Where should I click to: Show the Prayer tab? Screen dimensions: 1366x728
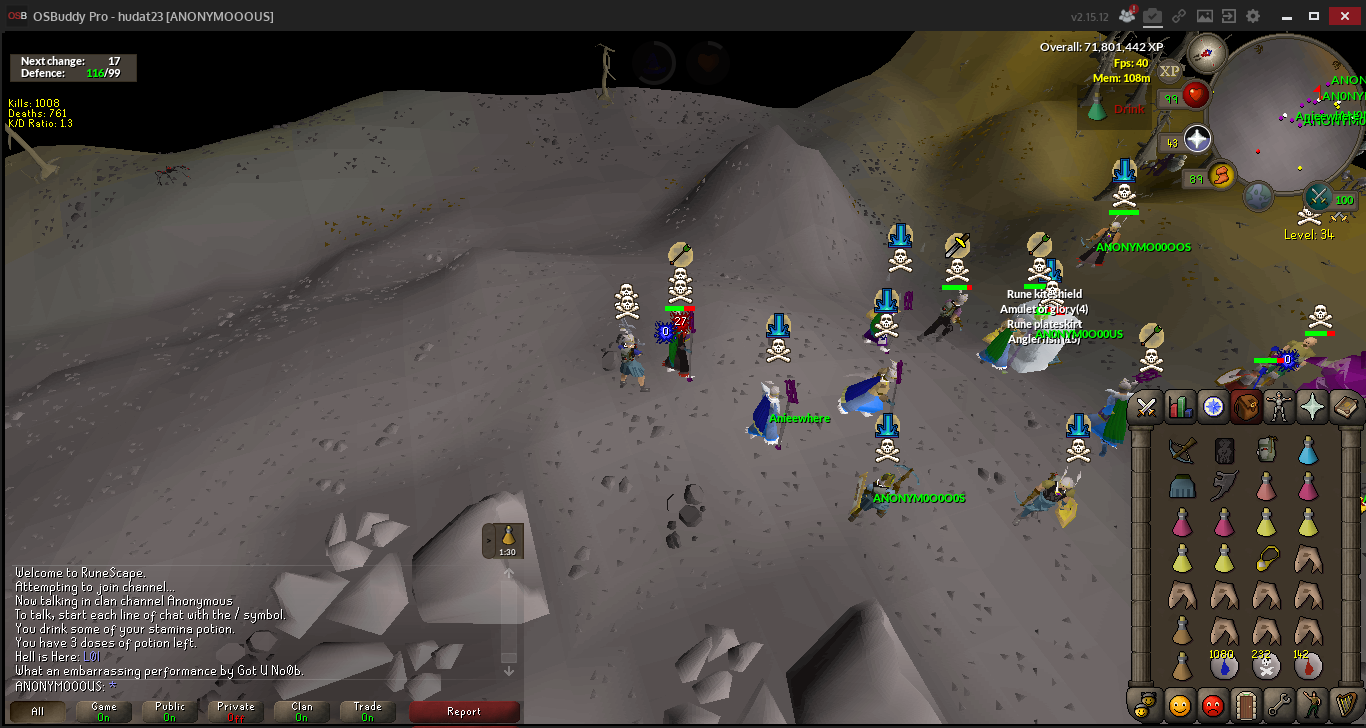click(x=1312, y=407)
